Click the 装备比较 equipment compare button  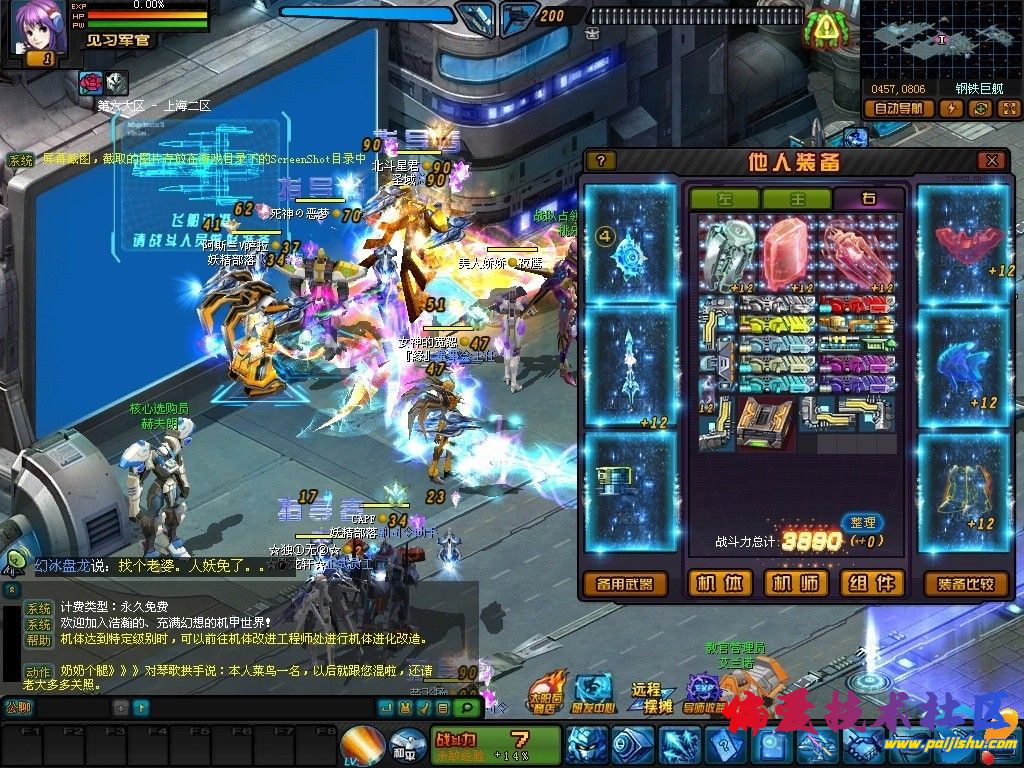(x=966, y=584)
